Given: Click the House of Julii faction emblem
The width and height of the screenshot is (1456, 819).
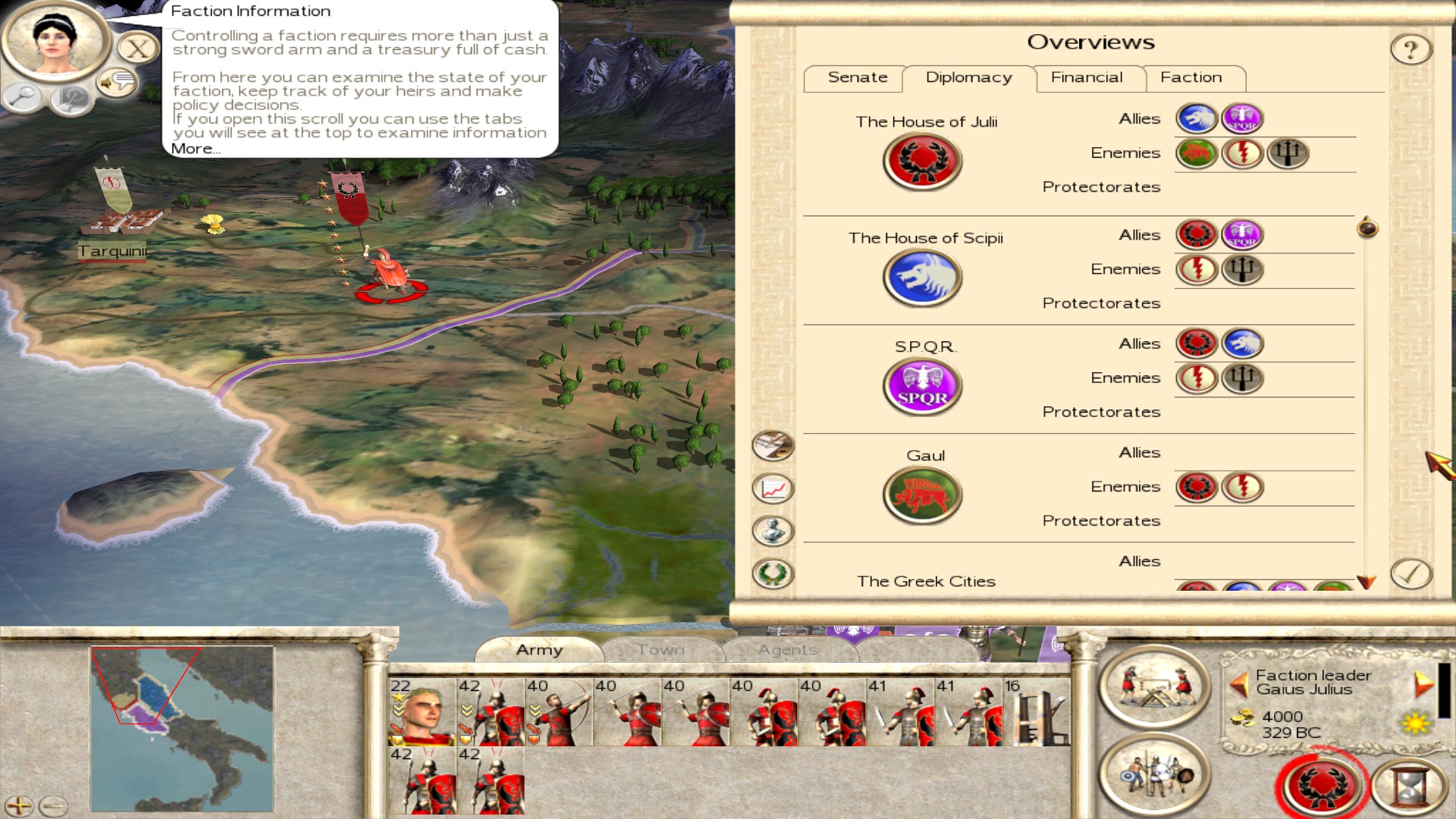Looking at the screenshot, I should [922, 162].
